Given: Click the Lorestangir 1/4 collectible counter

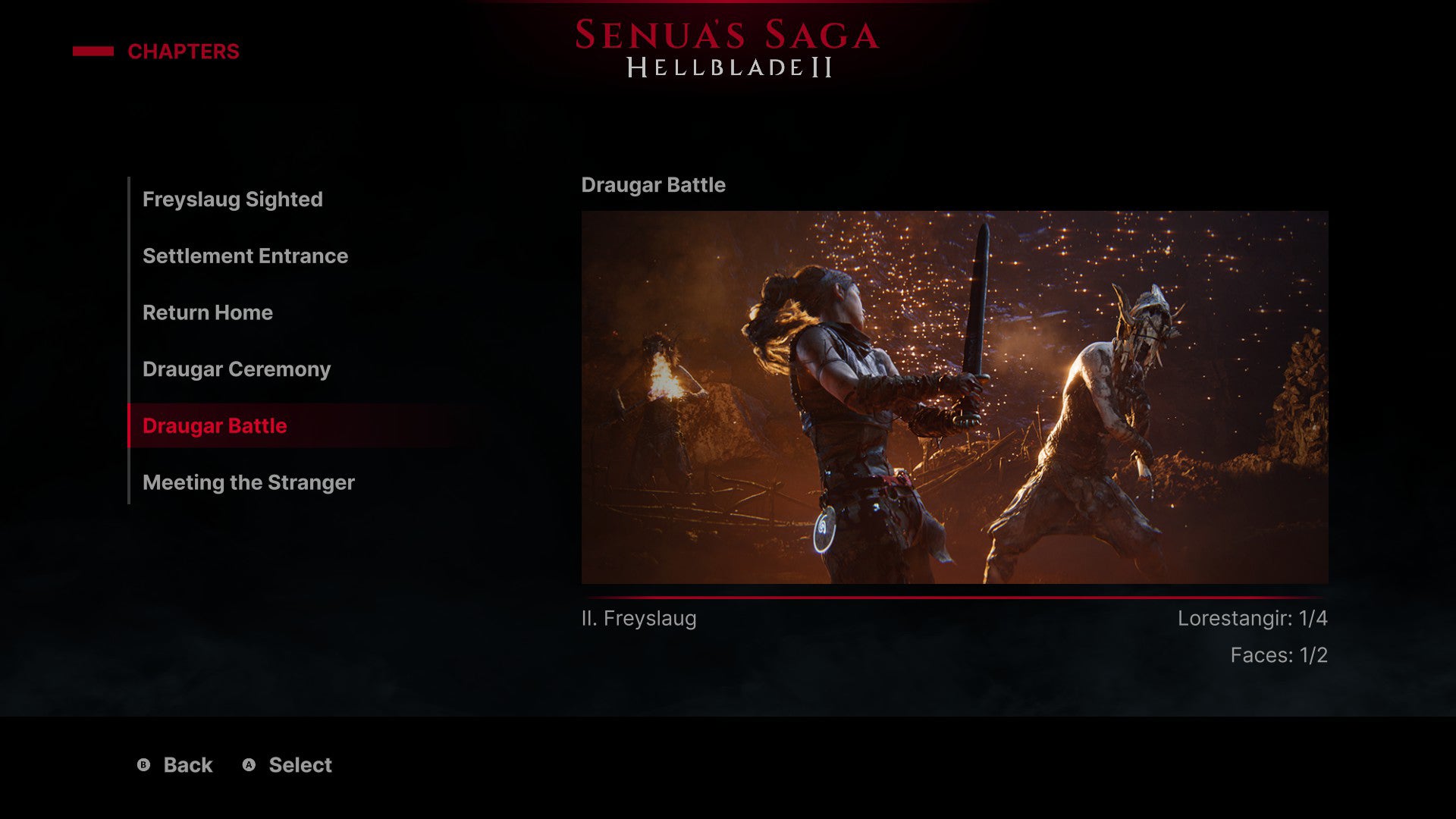Looking at the screenshot, I should (x=1254, y=619).
